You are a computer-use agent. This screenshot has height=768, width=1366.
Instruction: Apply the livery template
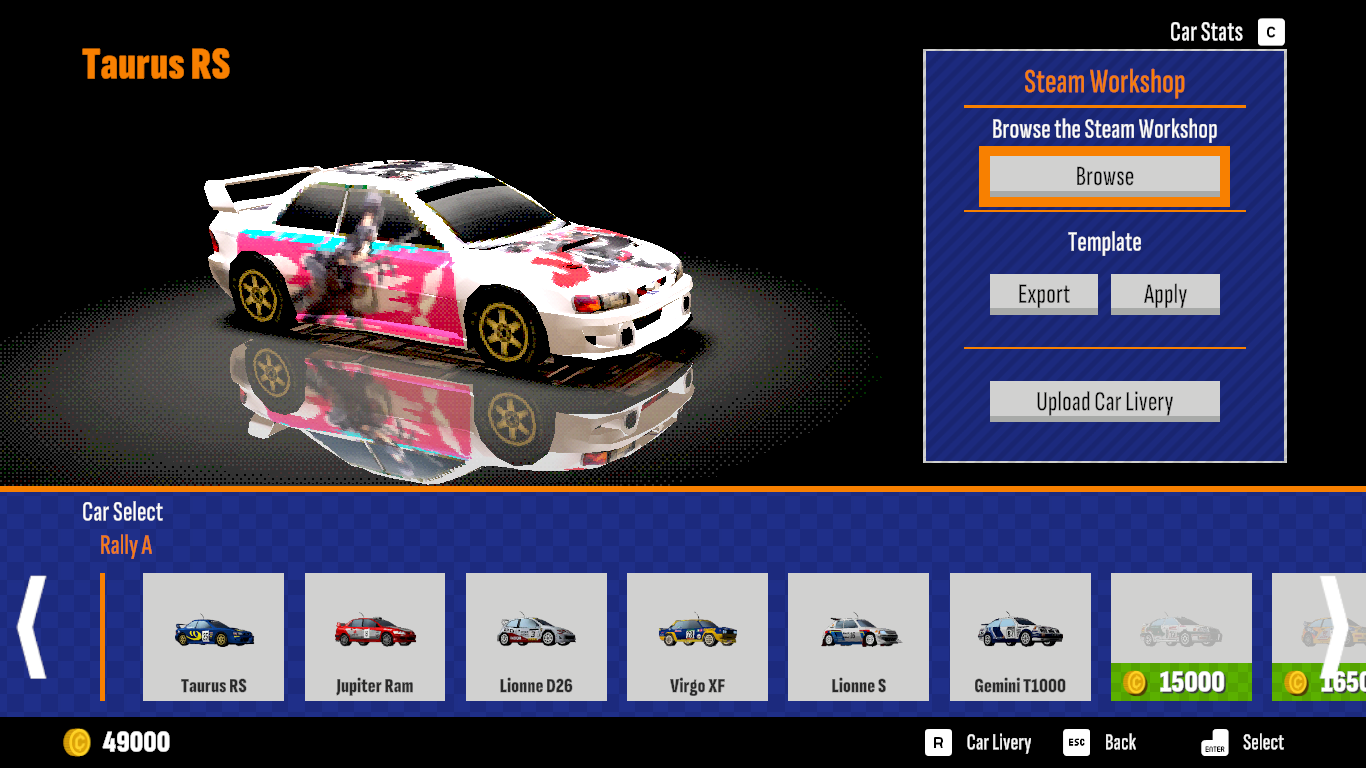[x=1165, y=294]
